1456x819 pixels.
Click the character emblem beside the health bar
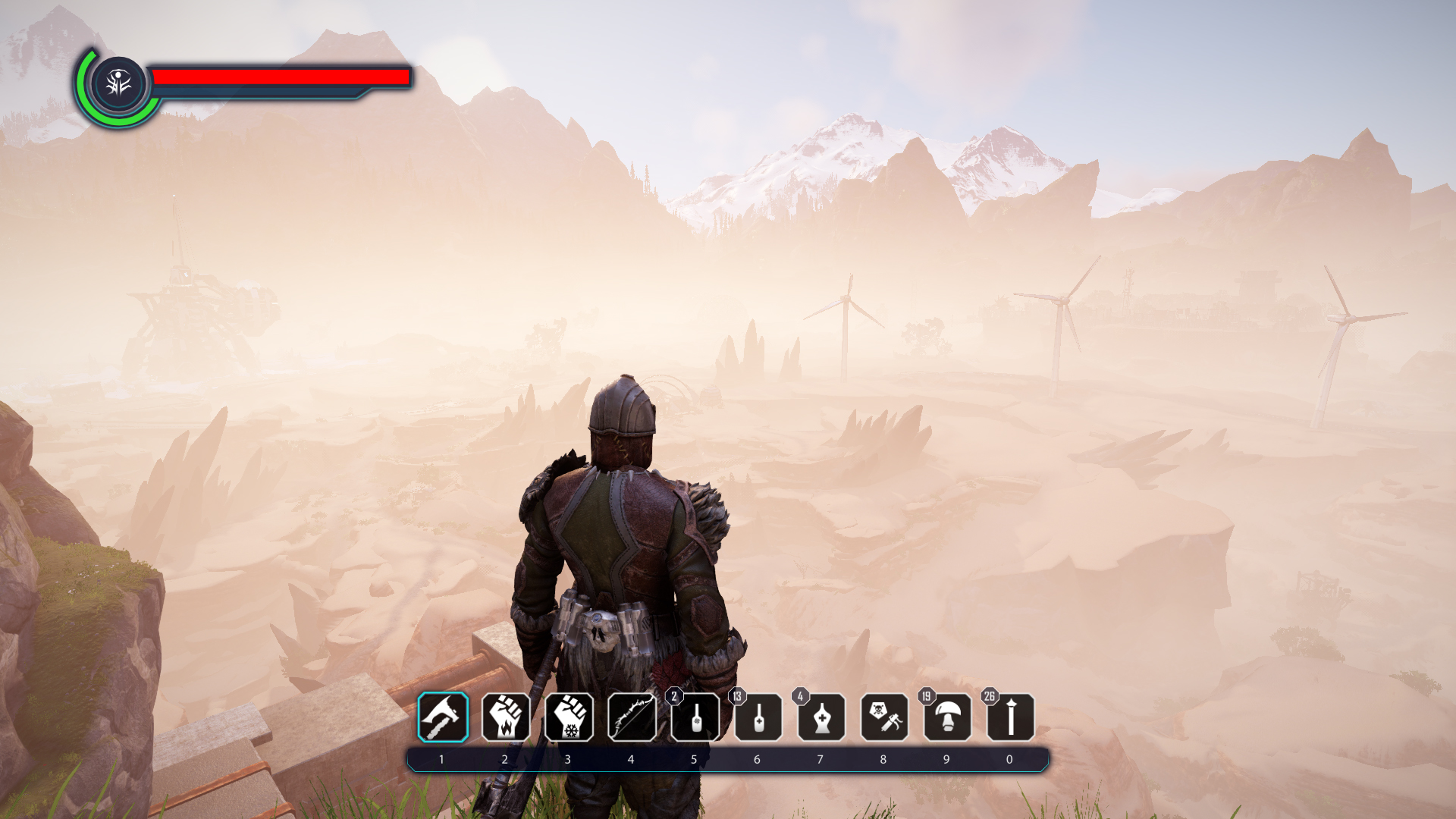118,83
